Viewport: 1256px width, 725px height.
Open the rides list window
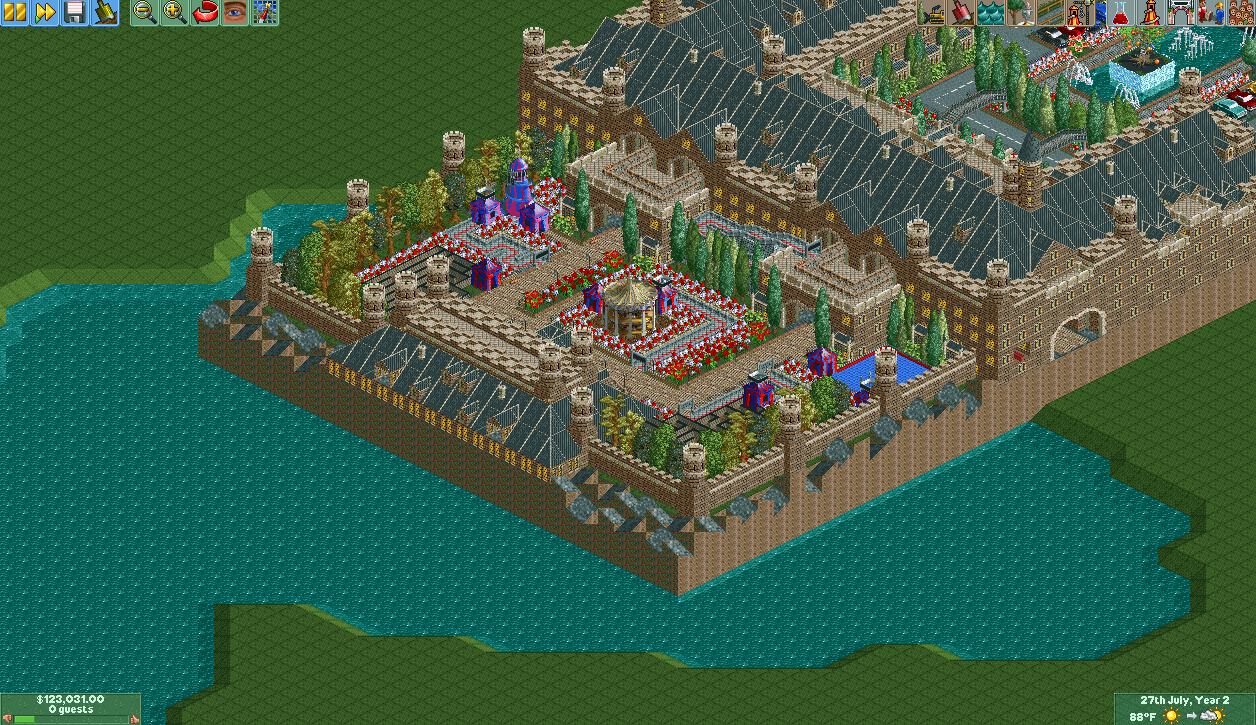tap(1149, 13)
